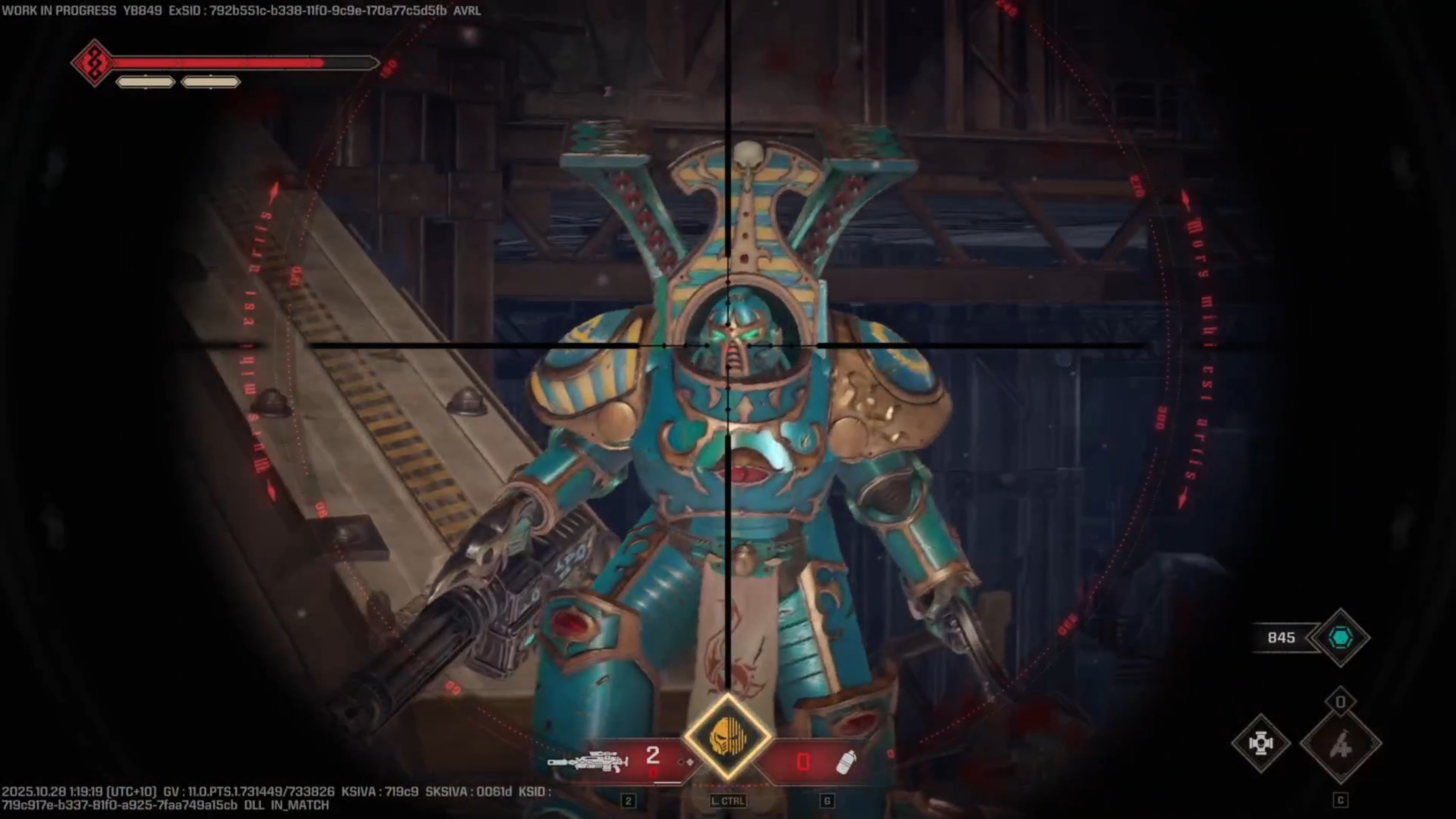Screen dimensions: 1456x819
Task: Expand the 845 currency display panel
Action: (x=1282, y=638)
